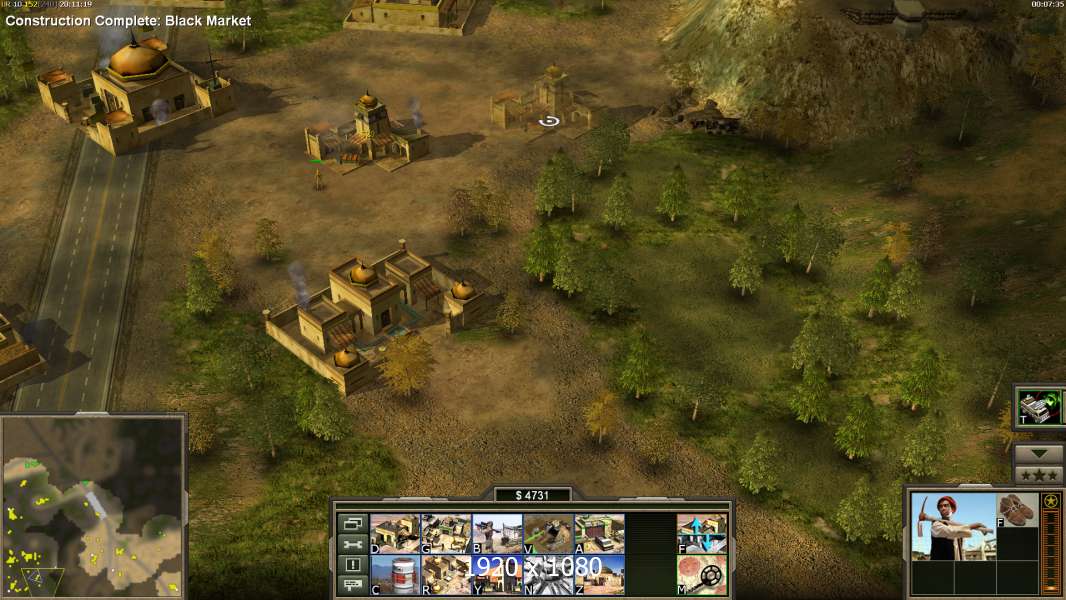This screenshot has width=1066, height=600.
Task: Click the worker shoes upgrade icon
Action: (1017, 510)
